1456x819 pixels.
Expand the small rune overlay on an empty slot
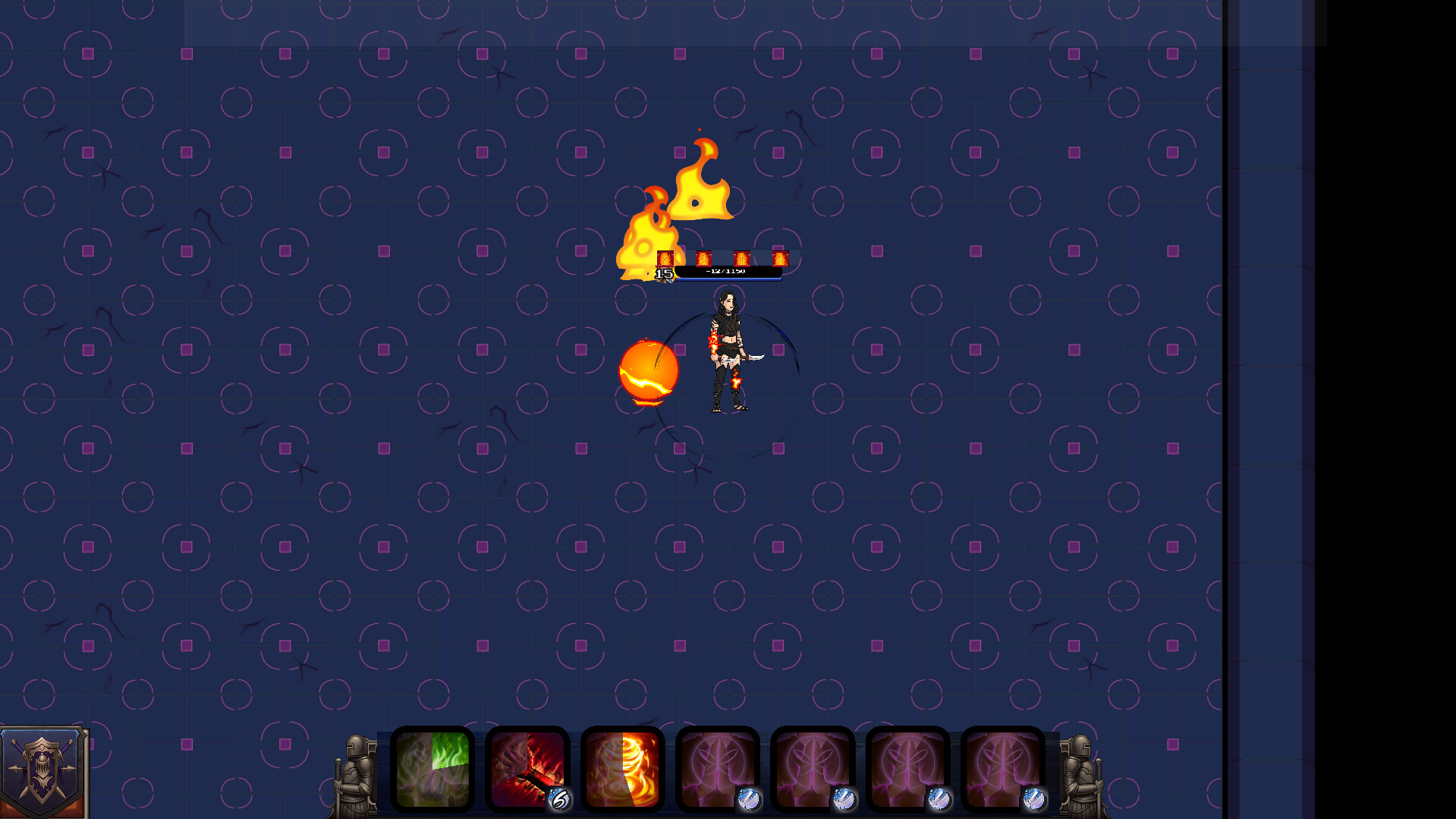tap(750, 799)
